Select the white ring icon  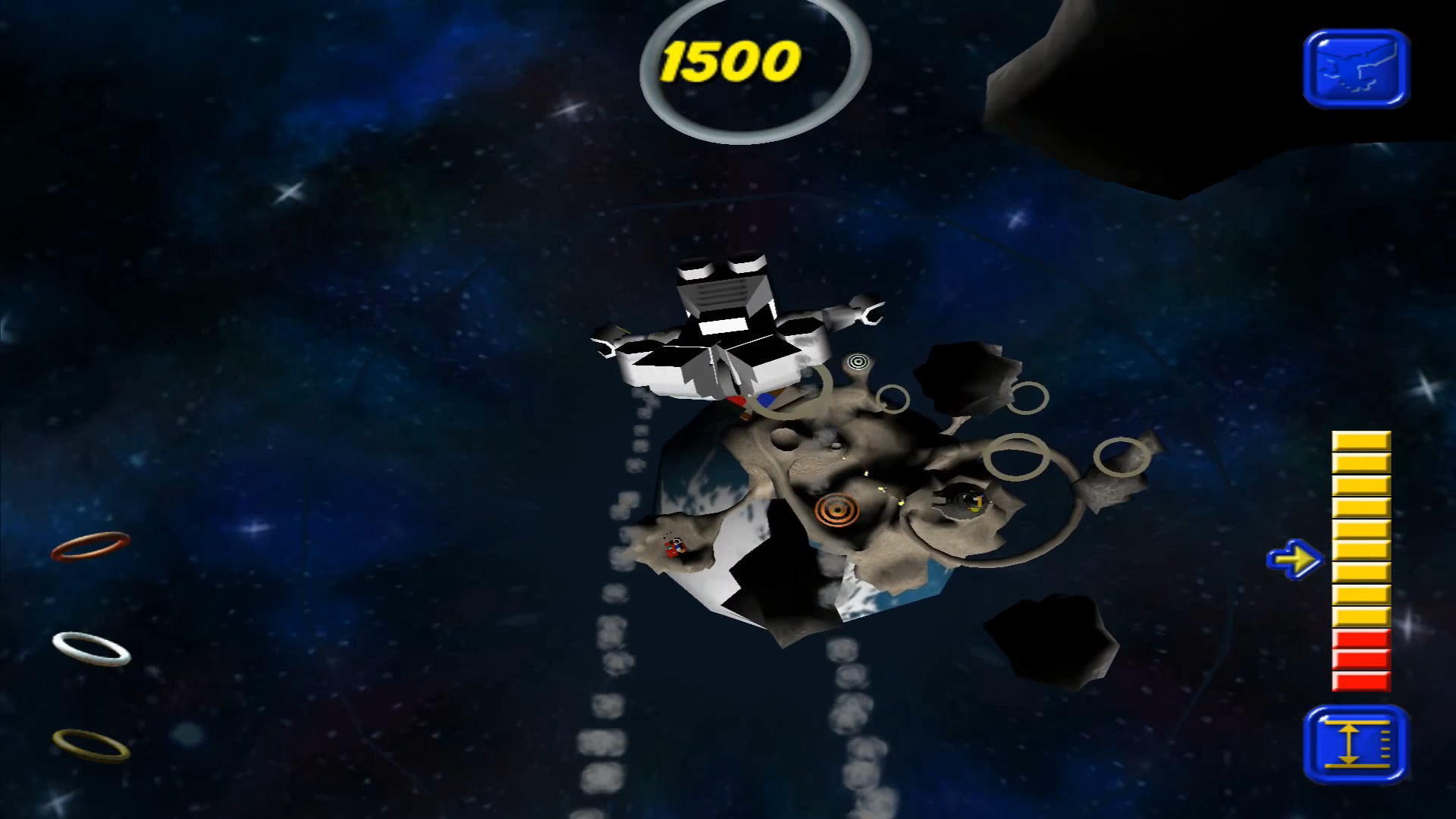point(92,649)
